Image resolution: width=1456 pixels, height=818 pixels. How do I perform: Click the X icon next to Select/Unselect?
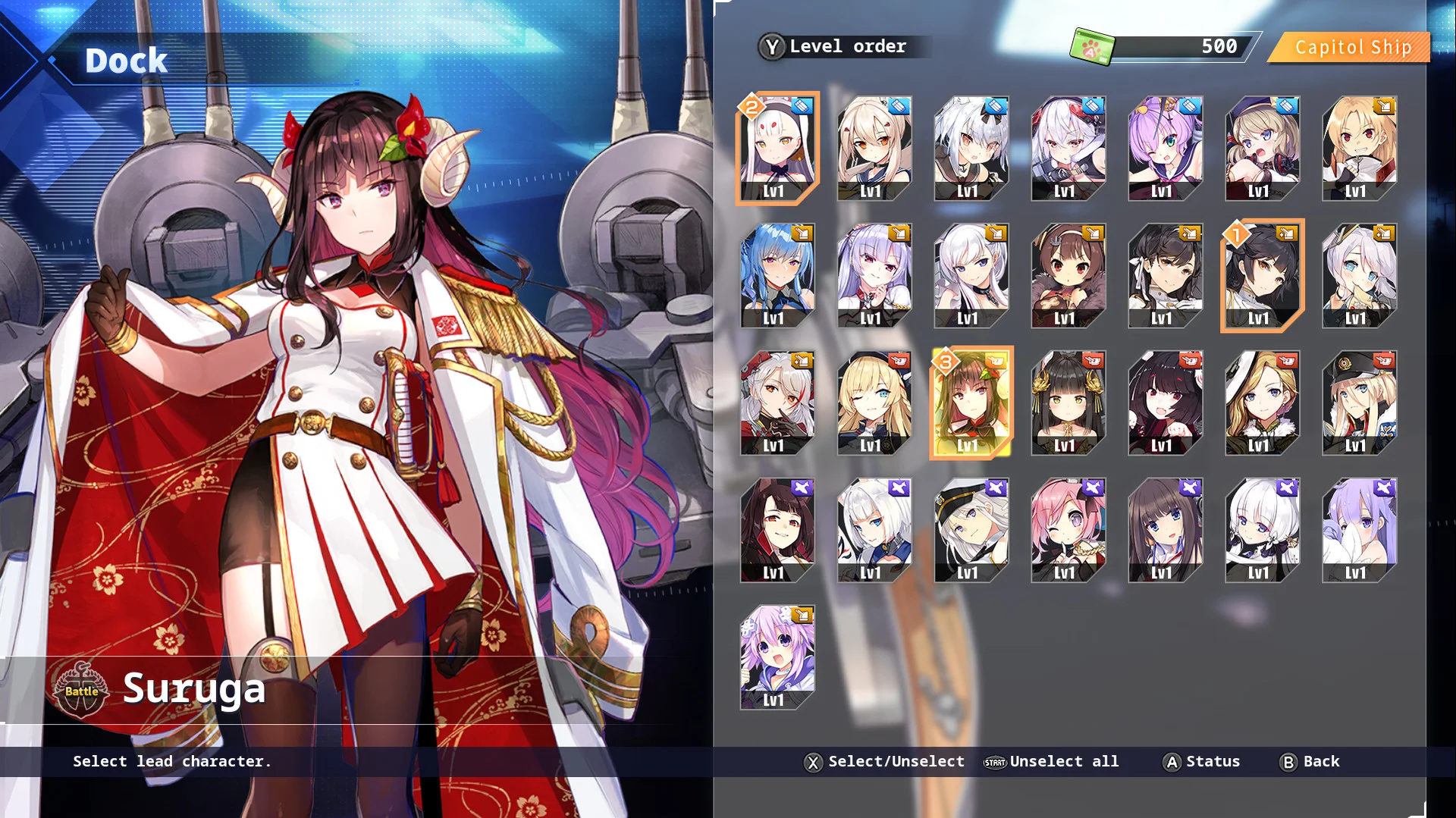click(812, 762)
